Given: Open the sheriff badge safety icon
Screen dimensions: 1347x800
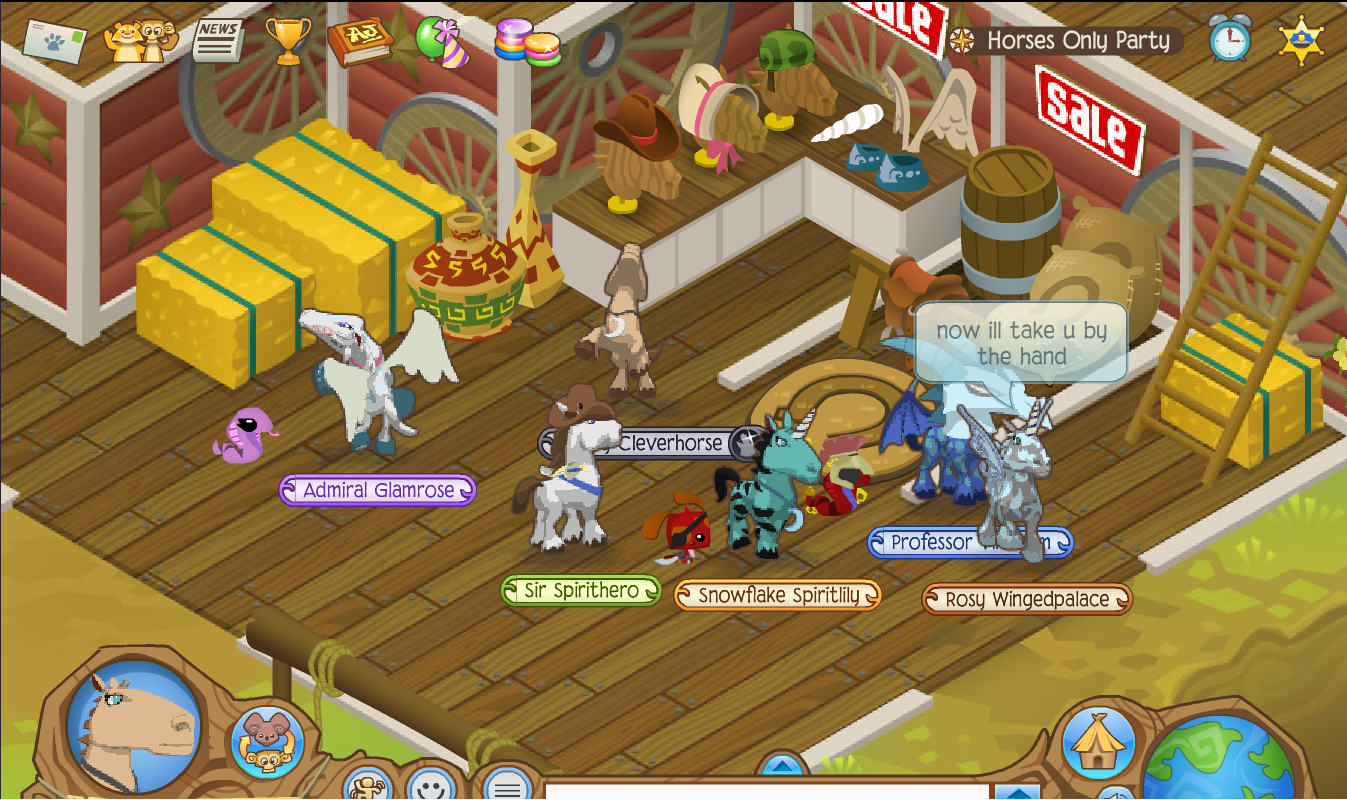Looking at the screenshot, I should pyautogui.click(x=1302, y=38).
